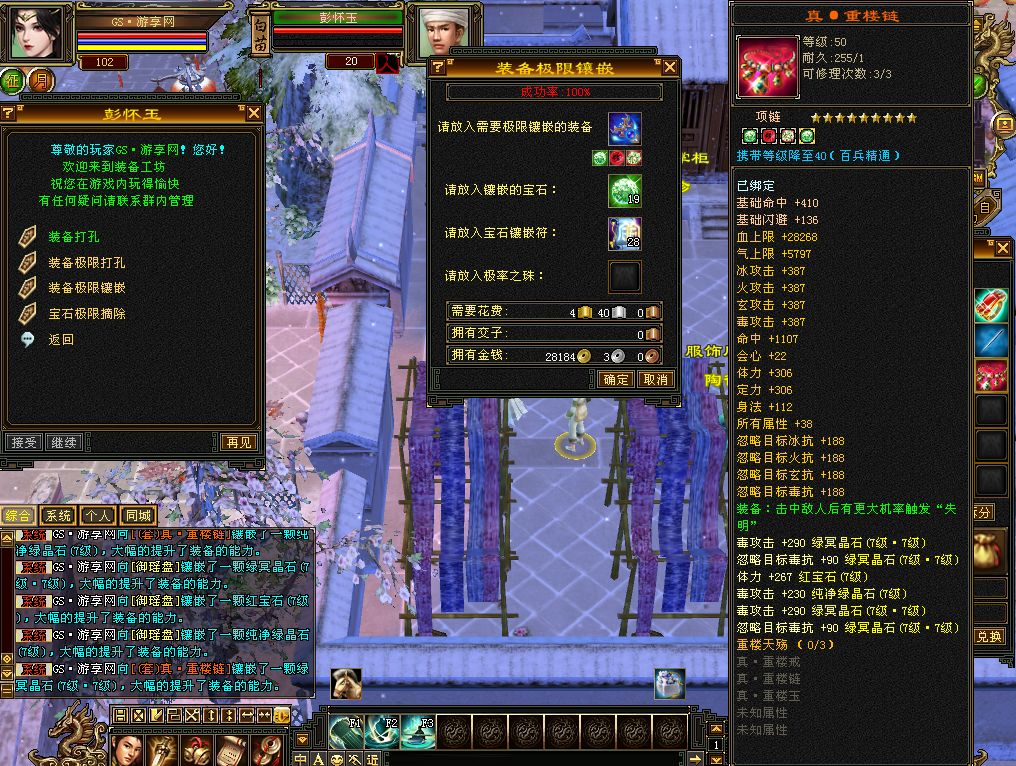Viewport: 1016px width, 766px height.
Task: Close the 装备极限镶嵌 window
Action: tap(670, 68)
